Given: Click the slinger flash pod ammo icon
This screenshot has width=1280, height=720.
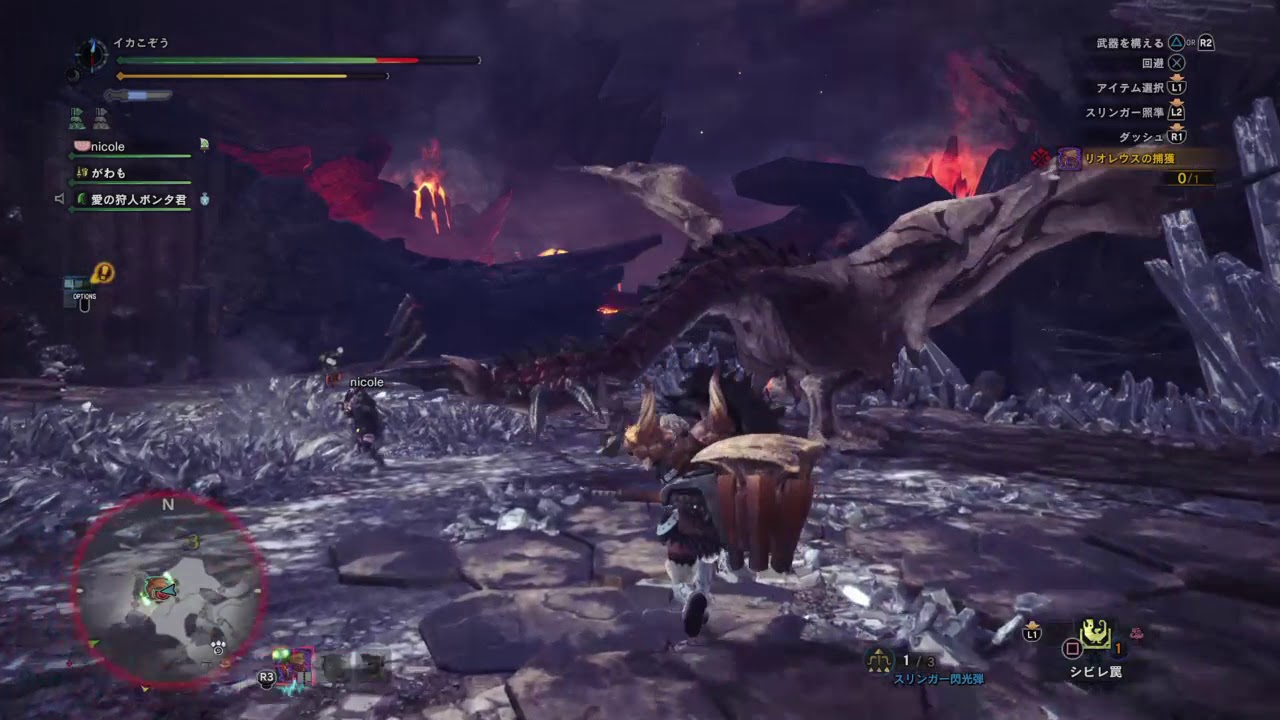Looking at the screenshot, I should [880, 660].
